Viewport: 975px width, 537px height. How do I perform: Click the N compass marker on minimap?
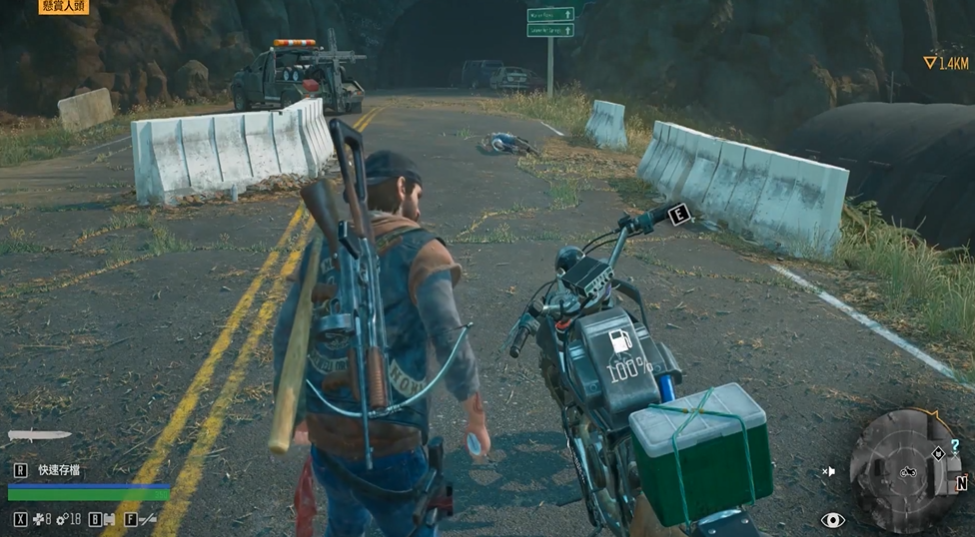click(x=961, y=483)
